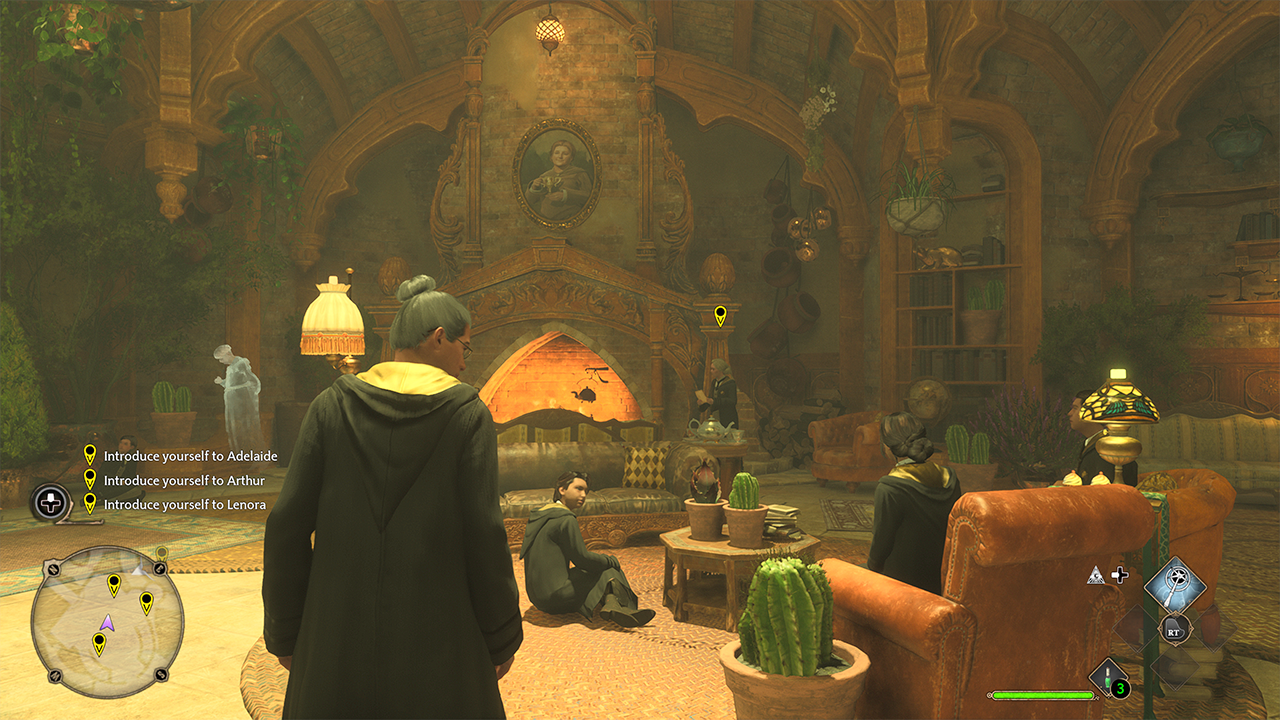Use the green Wiggenweld potion icon
1280x720 pixels.
click(1109, 677)
